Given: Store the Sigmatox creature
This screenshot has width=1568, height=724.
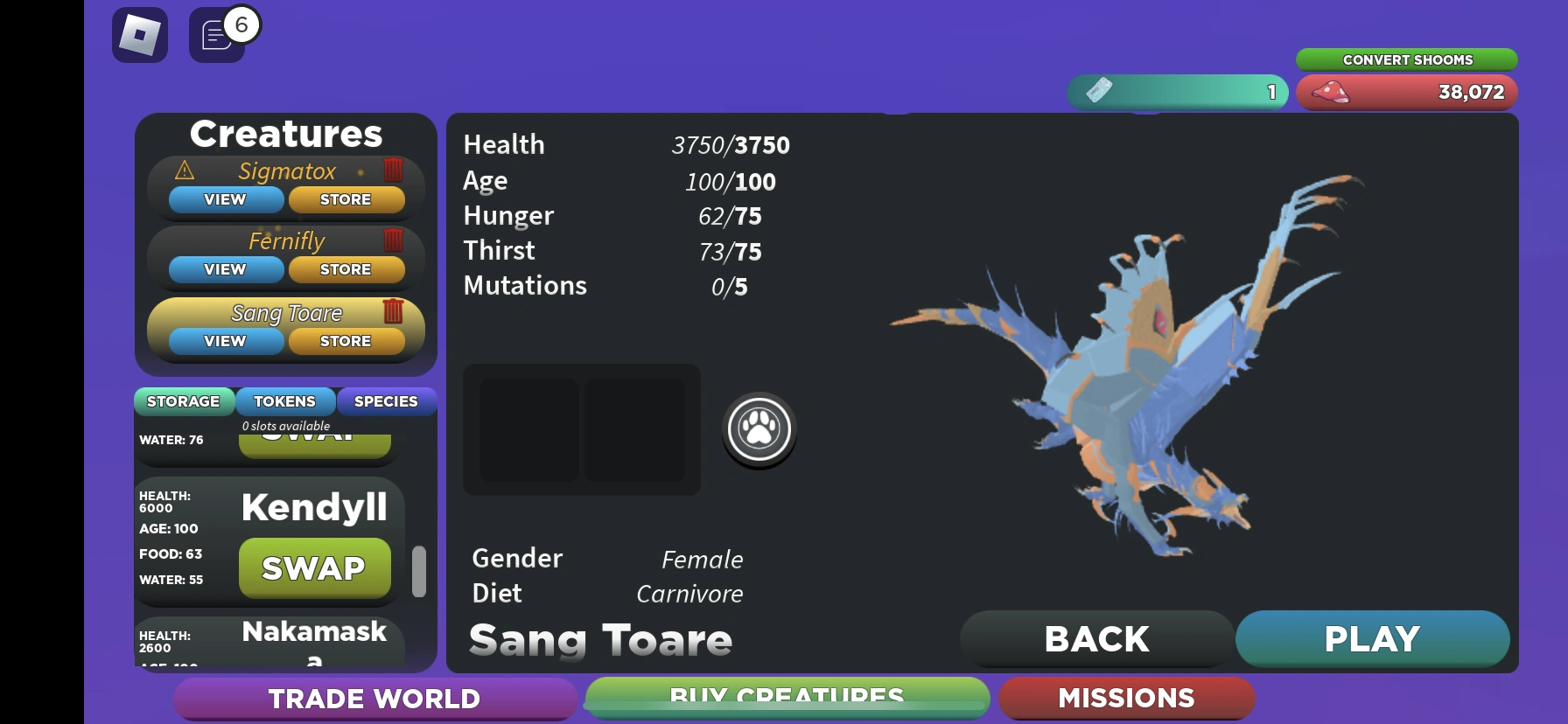Looking at the screenshot, I should pyautogui.click(x=346, y=199).
